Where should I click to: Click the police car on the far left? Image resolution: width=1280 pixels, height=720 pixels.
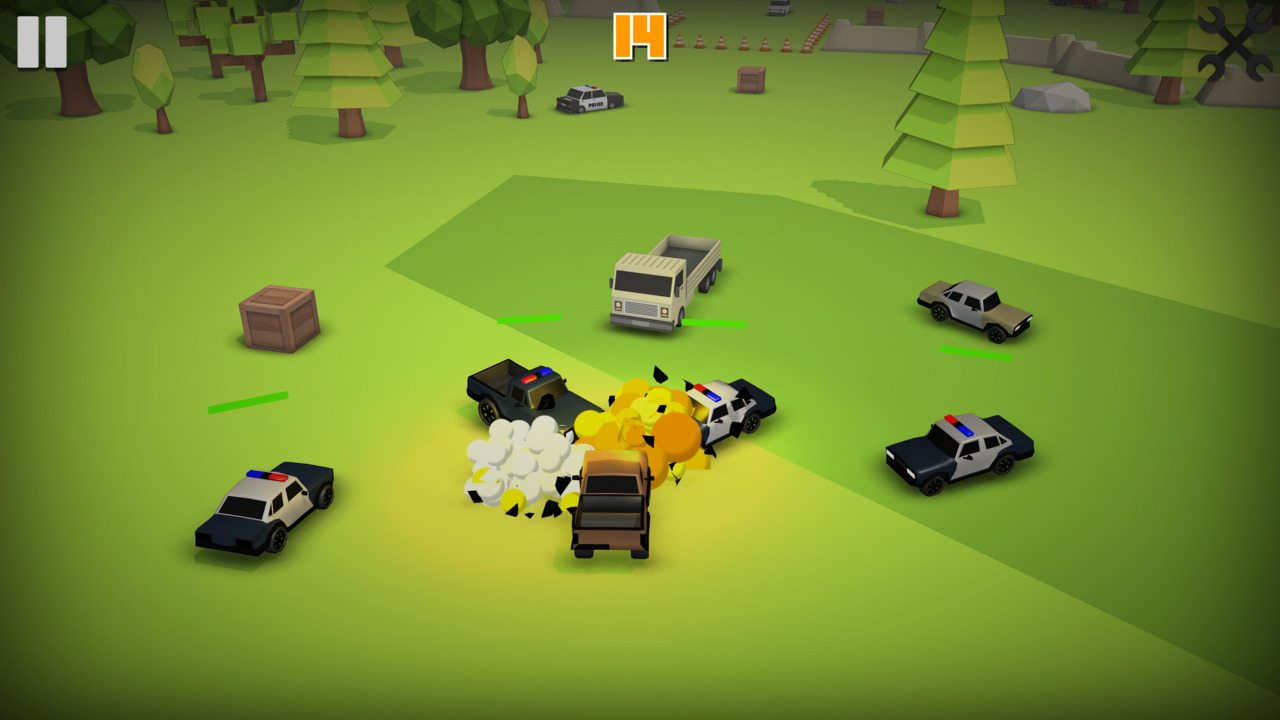[262, 503]
